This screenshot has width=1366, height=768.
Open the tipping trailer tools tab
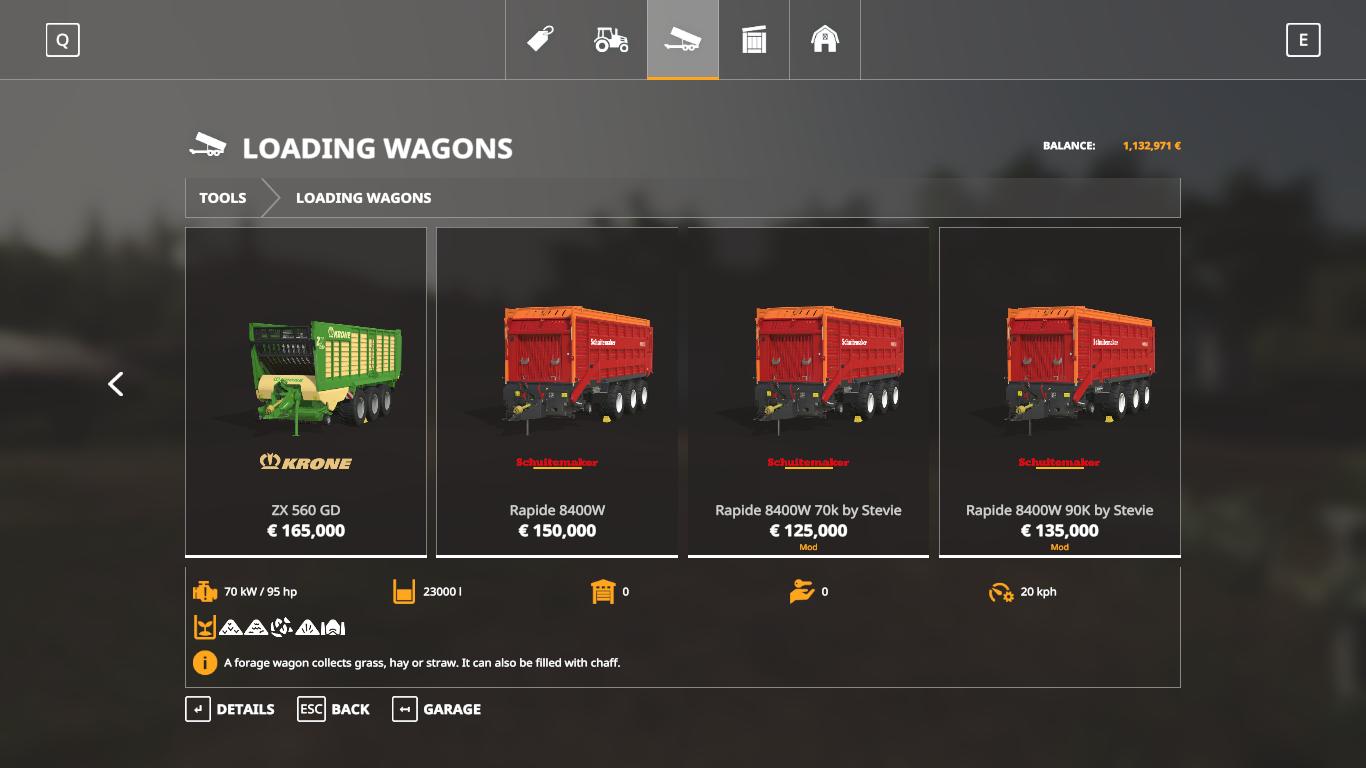click(x=683, y=40)
